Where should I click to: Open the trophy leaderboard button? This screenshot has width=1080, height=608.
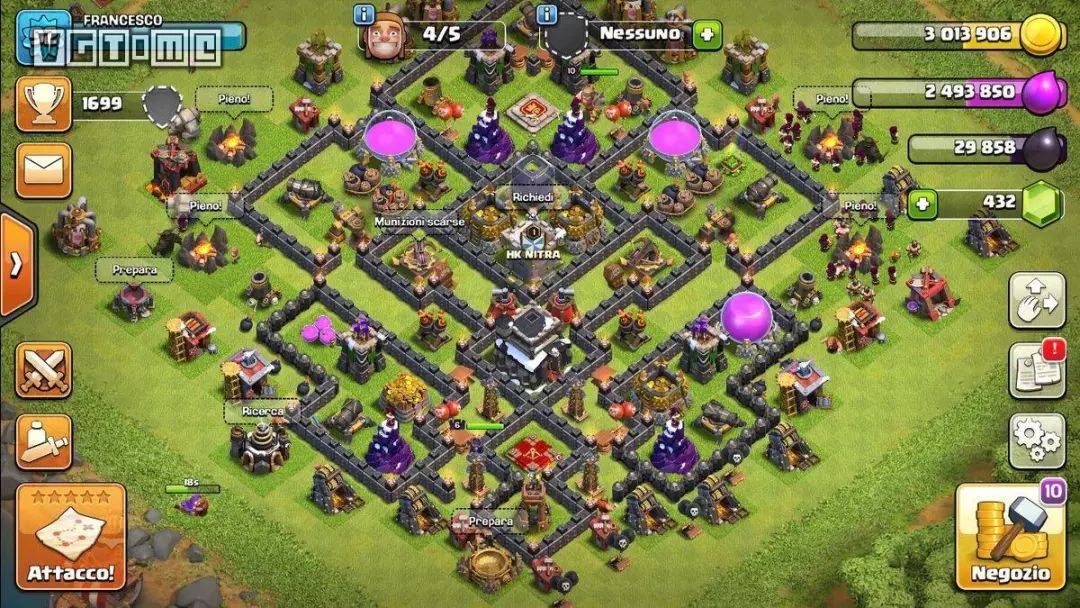[43, 104]
